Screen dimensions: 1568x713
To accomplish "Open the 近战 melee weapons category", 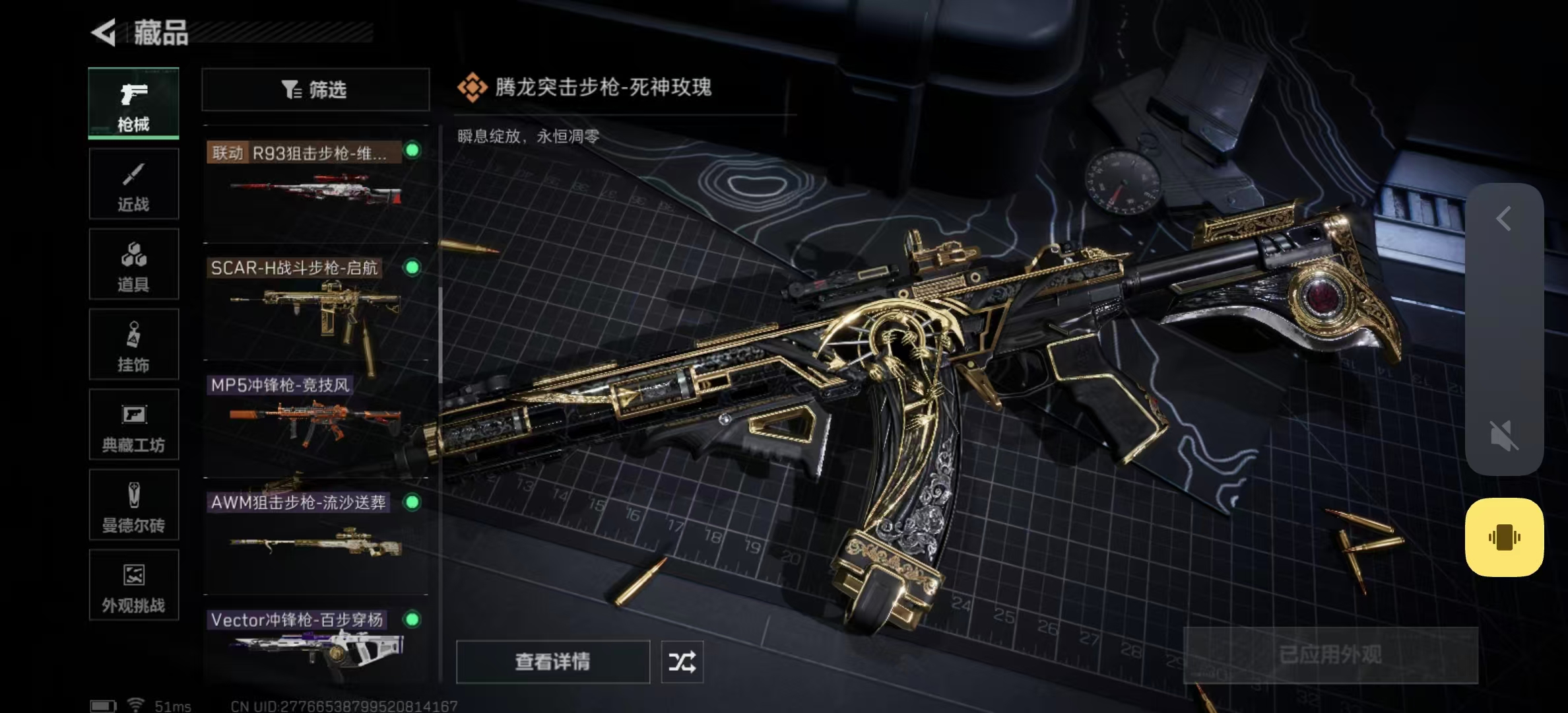I will [133, 184].
